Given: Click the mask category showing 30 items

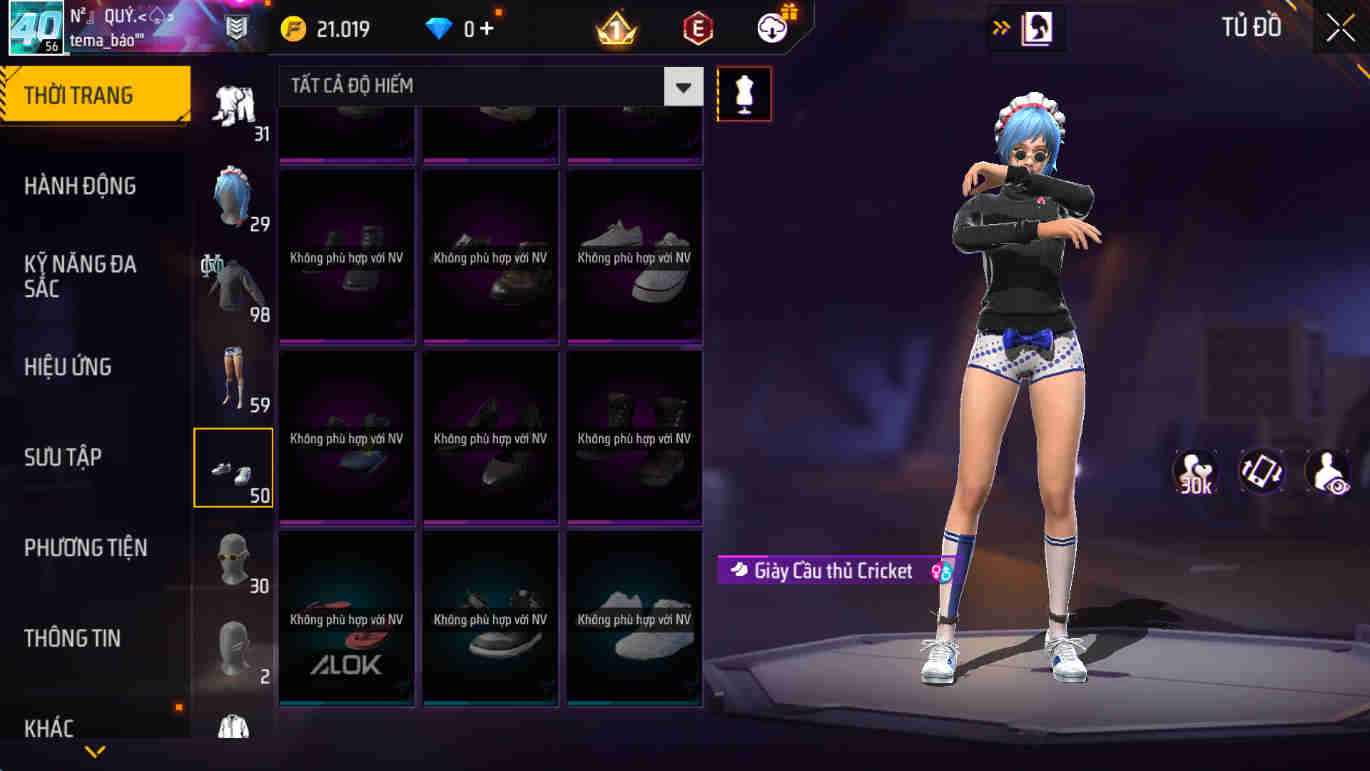Looking at the screenshot, I should click(x=233, y=558).
